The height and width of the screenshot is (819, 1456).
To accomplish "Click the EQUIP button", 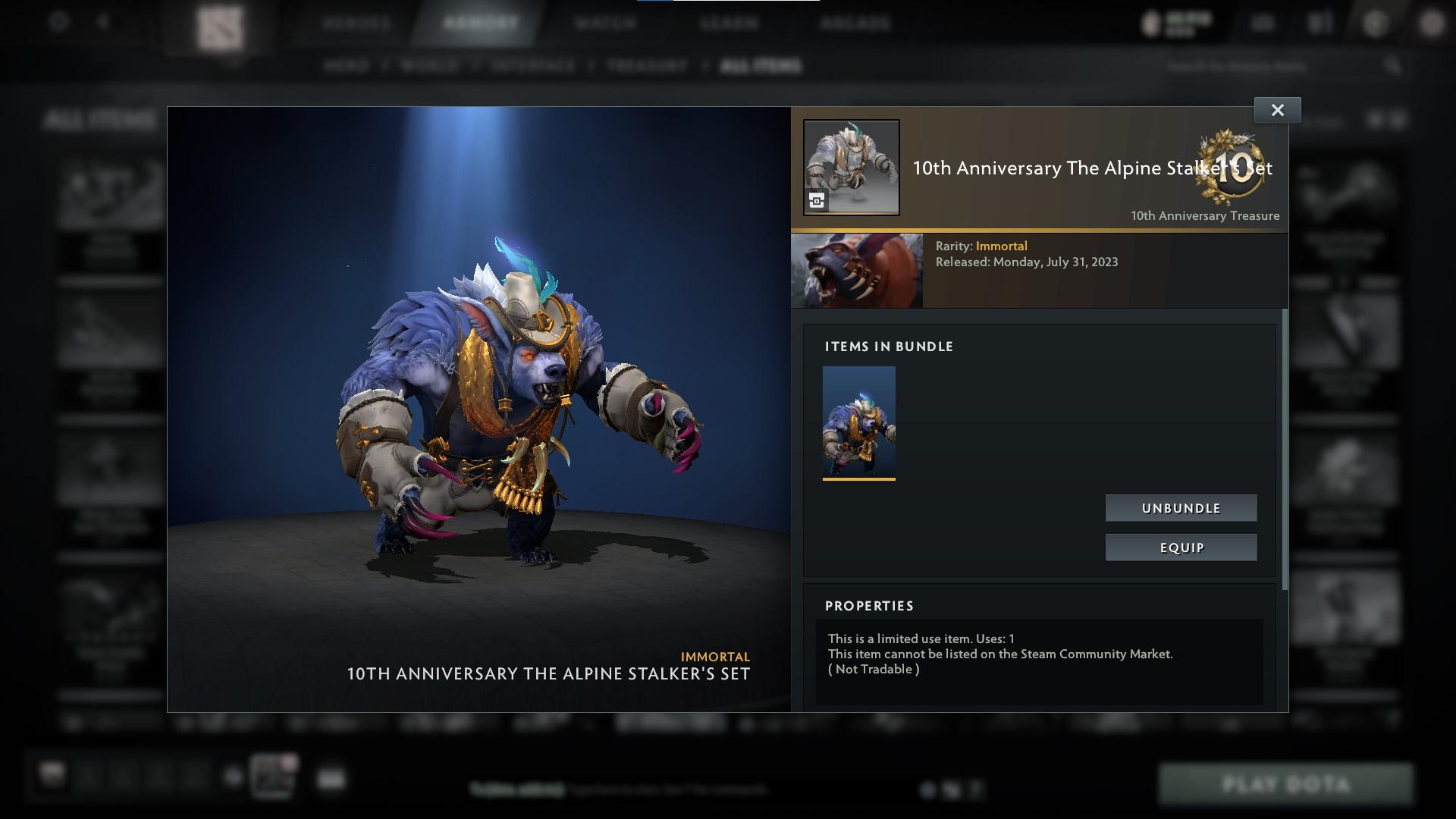I will (x=1181, y=547).
